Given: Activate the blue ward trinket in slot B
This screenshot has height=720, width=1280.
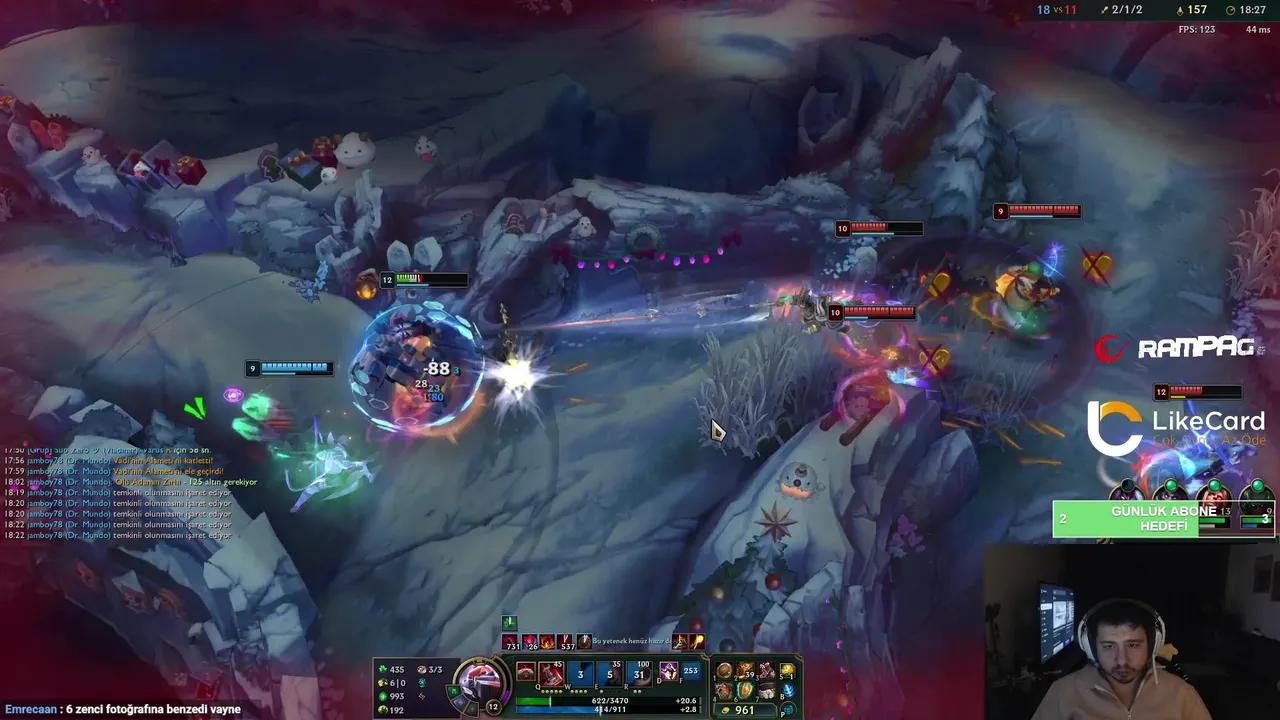Looking at the screenshot, I should [788, 690].
